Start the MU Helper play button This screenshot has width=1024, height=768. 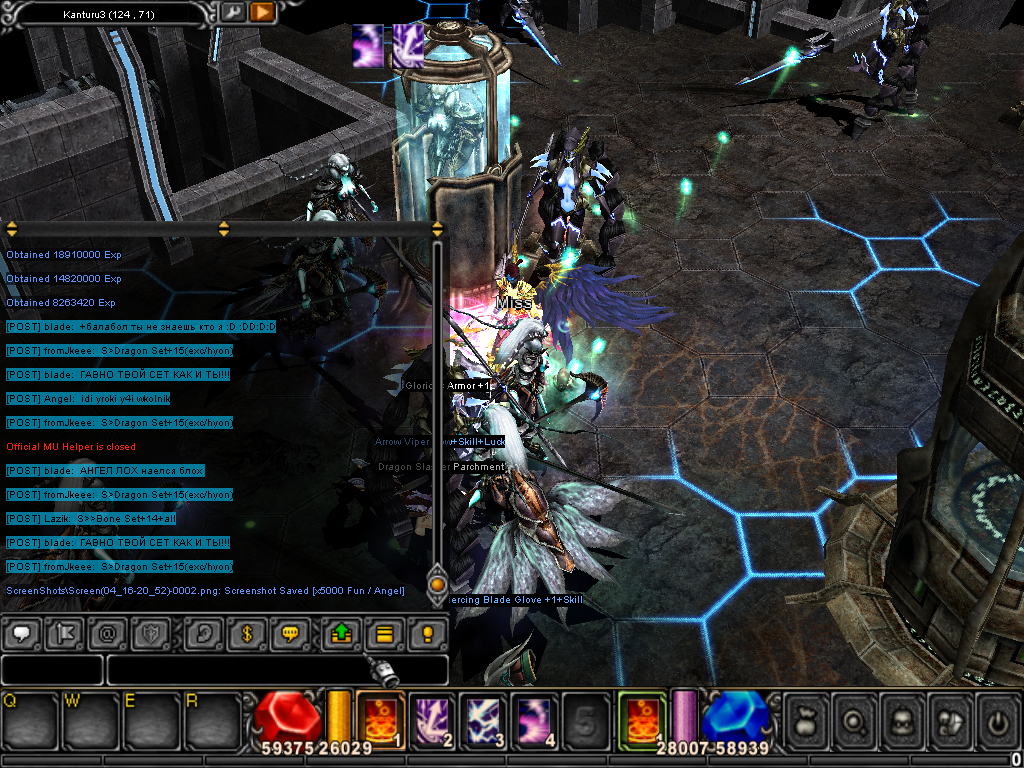262,12
